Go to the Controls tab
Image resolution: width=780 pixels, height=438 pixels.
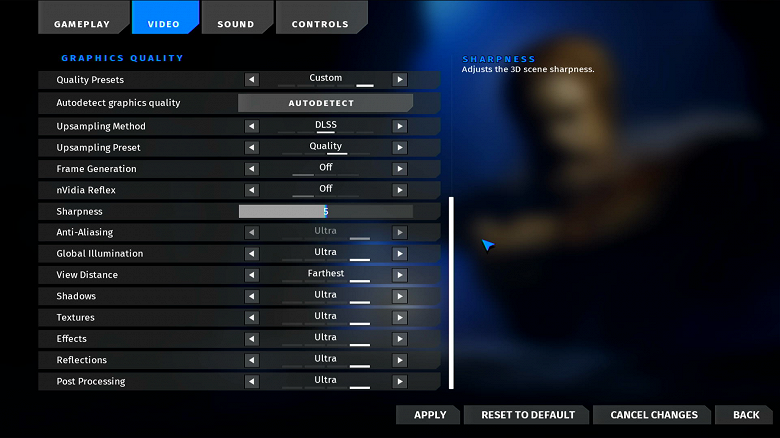[320, 23]
